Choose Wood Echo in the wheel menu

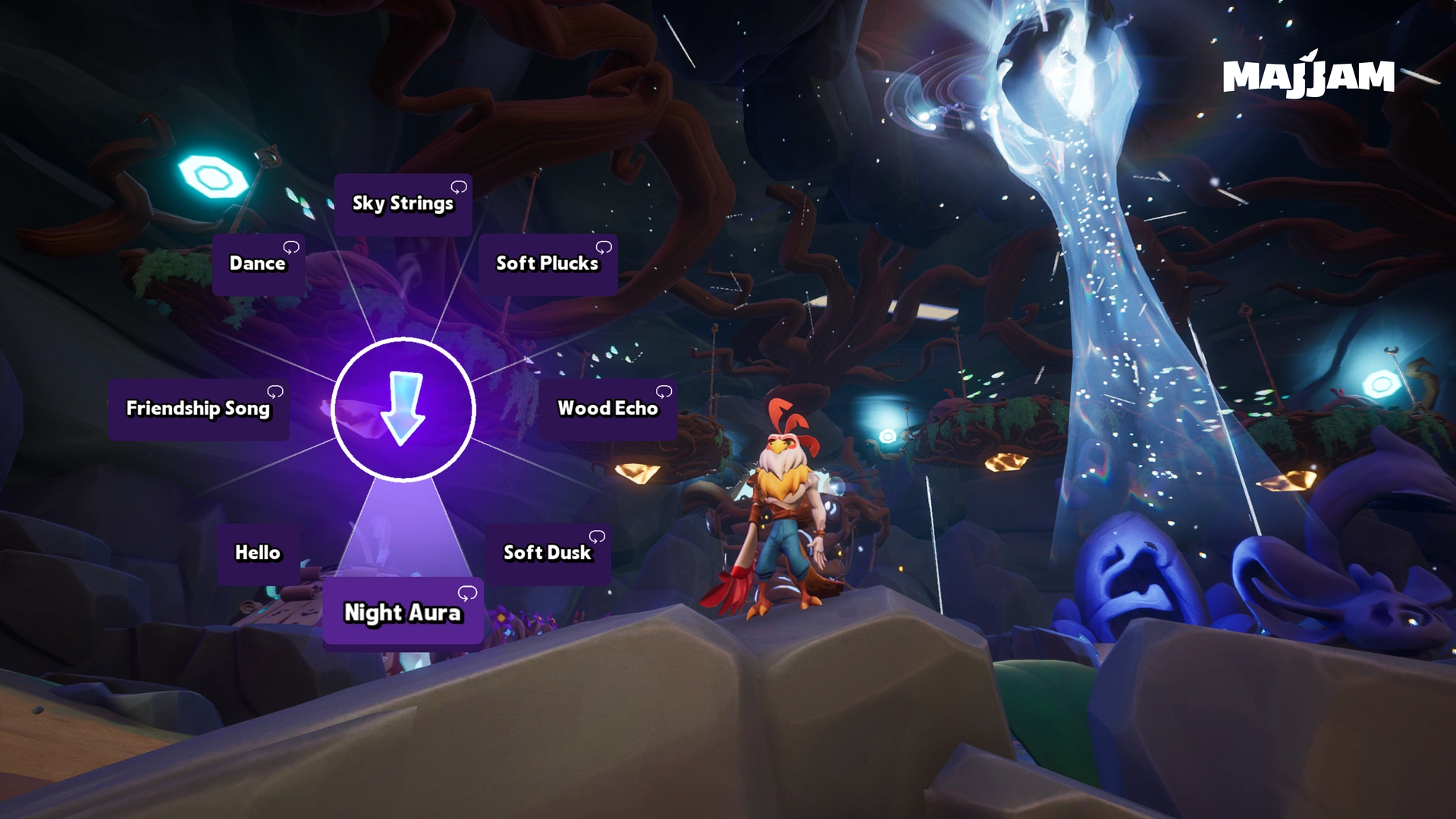(607, 409)
